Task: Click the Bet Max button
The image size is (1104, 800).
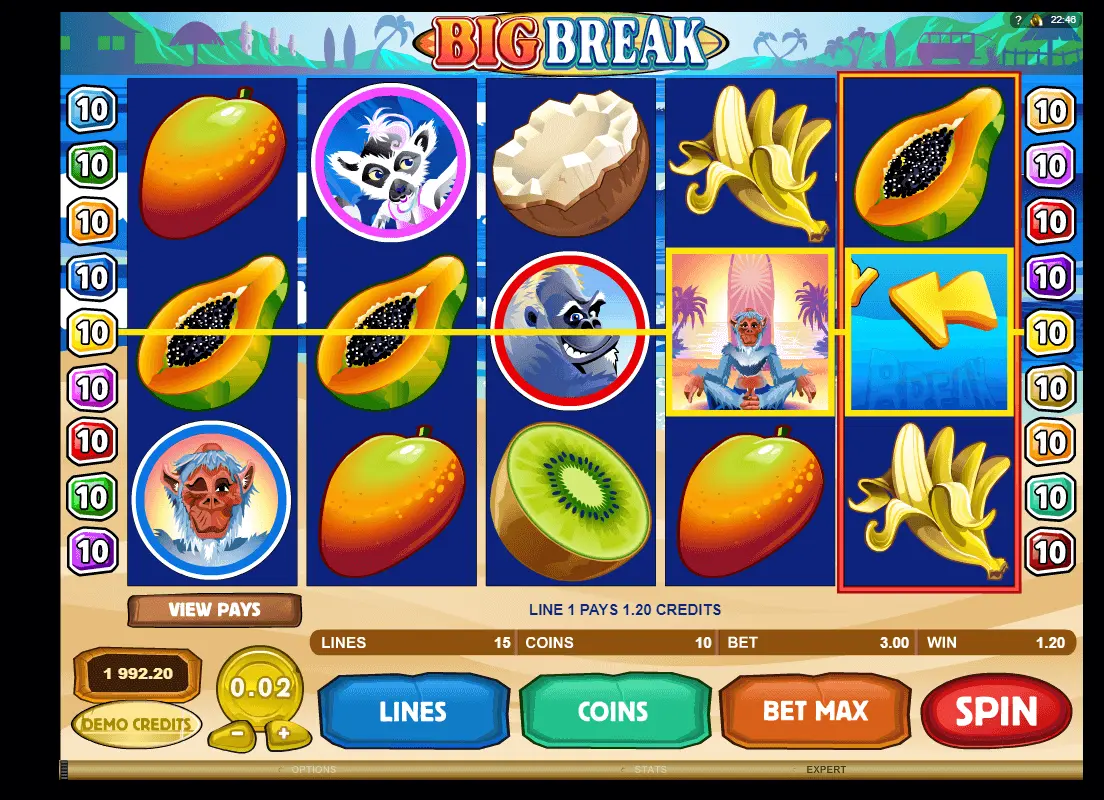Action: coord(815,711)
